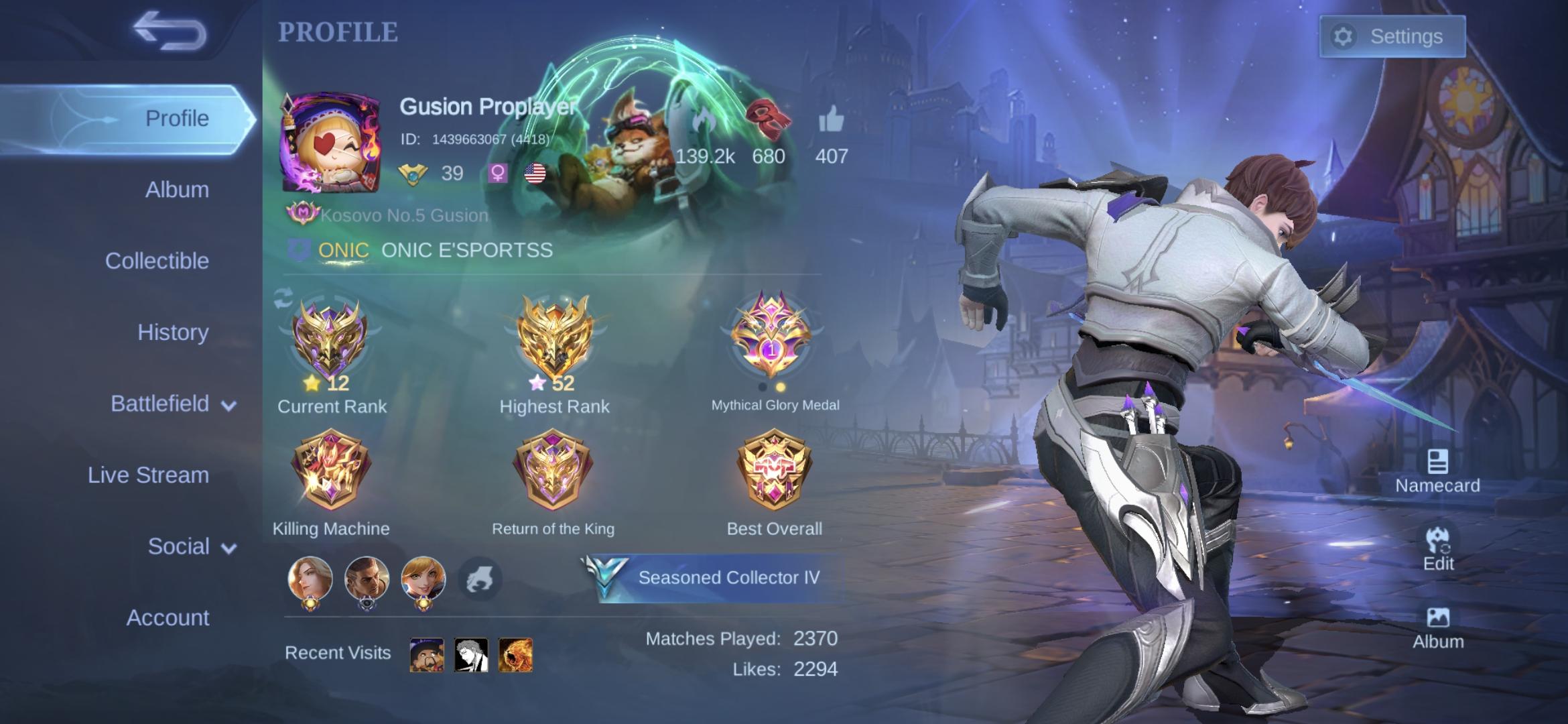This screenshot has width=1568, height=724.
Task: Tap the thumbs-up likes icon
Action: click(832, 122)
